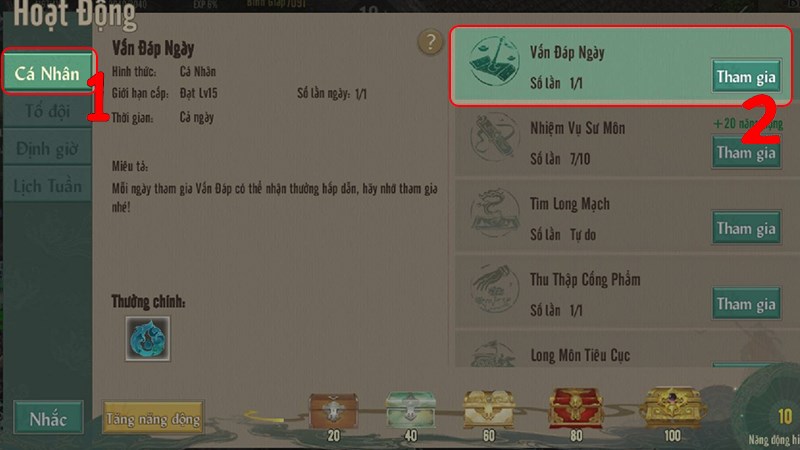
Task: Open the Tổ đội tab
Action: pyautogui.click(x=47, y=110)
